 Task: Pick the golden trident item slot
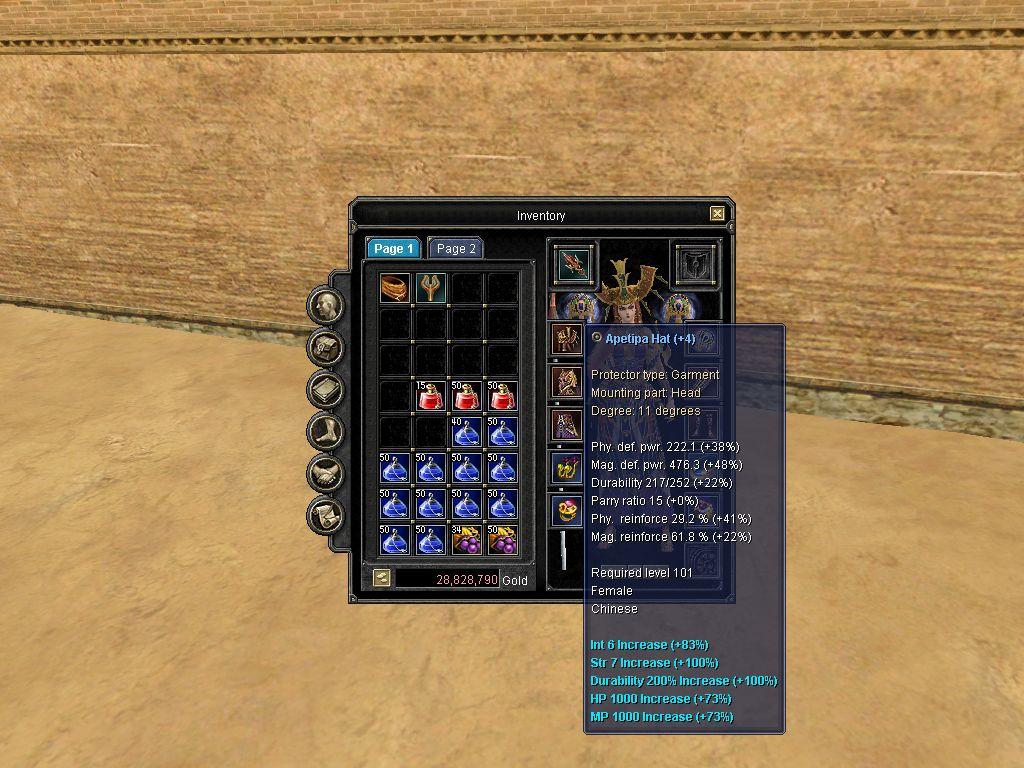(x=431, y=289)
